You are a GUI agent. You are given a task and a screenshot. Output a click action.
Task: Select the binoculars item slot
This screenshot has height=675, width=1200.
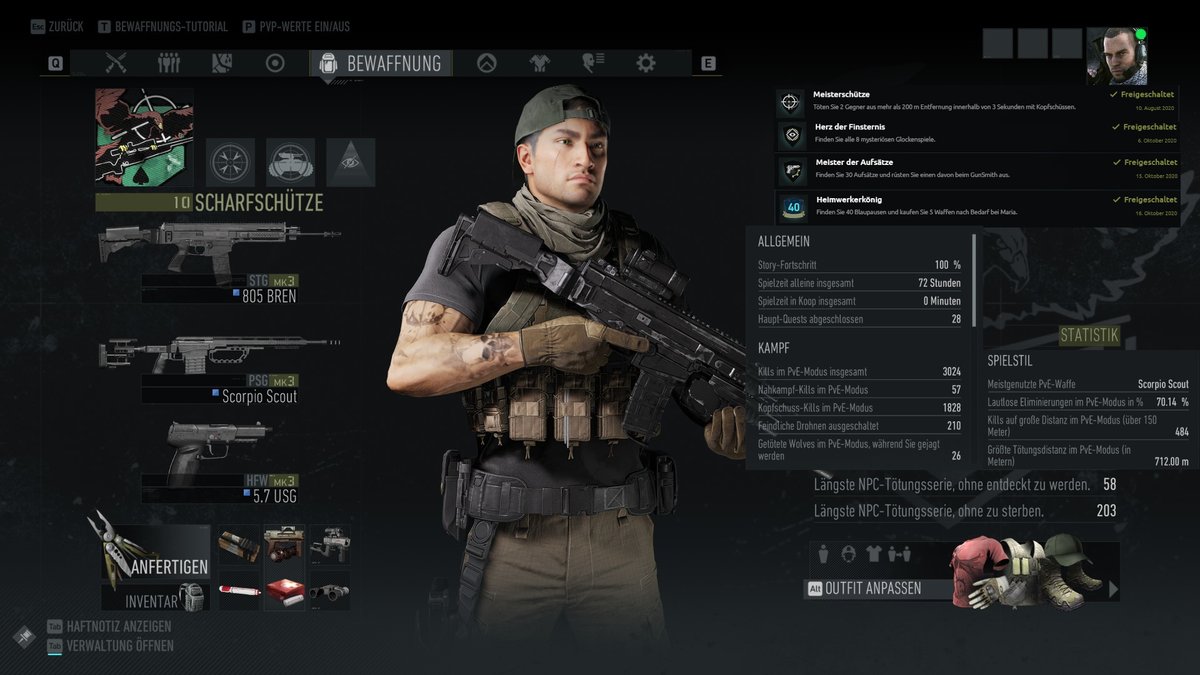pyautogui.click(x=330, y=590)
